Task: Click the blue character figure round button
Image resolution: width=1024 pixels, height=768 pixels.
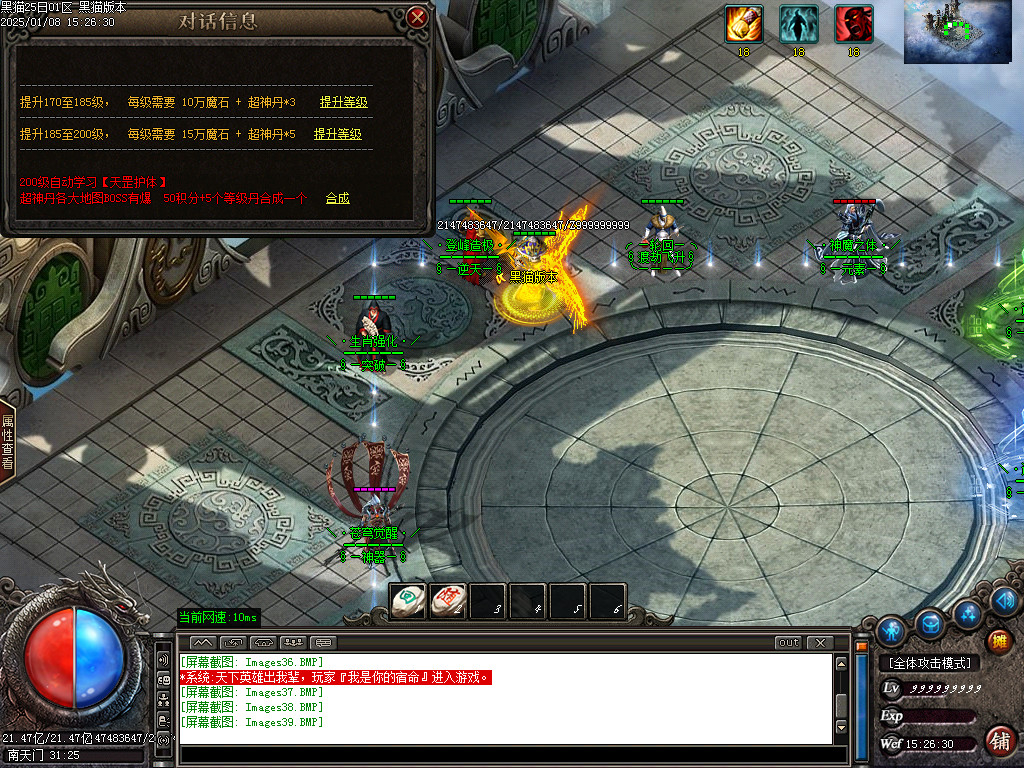Action: pyautogui.click(x=890, y=630)
